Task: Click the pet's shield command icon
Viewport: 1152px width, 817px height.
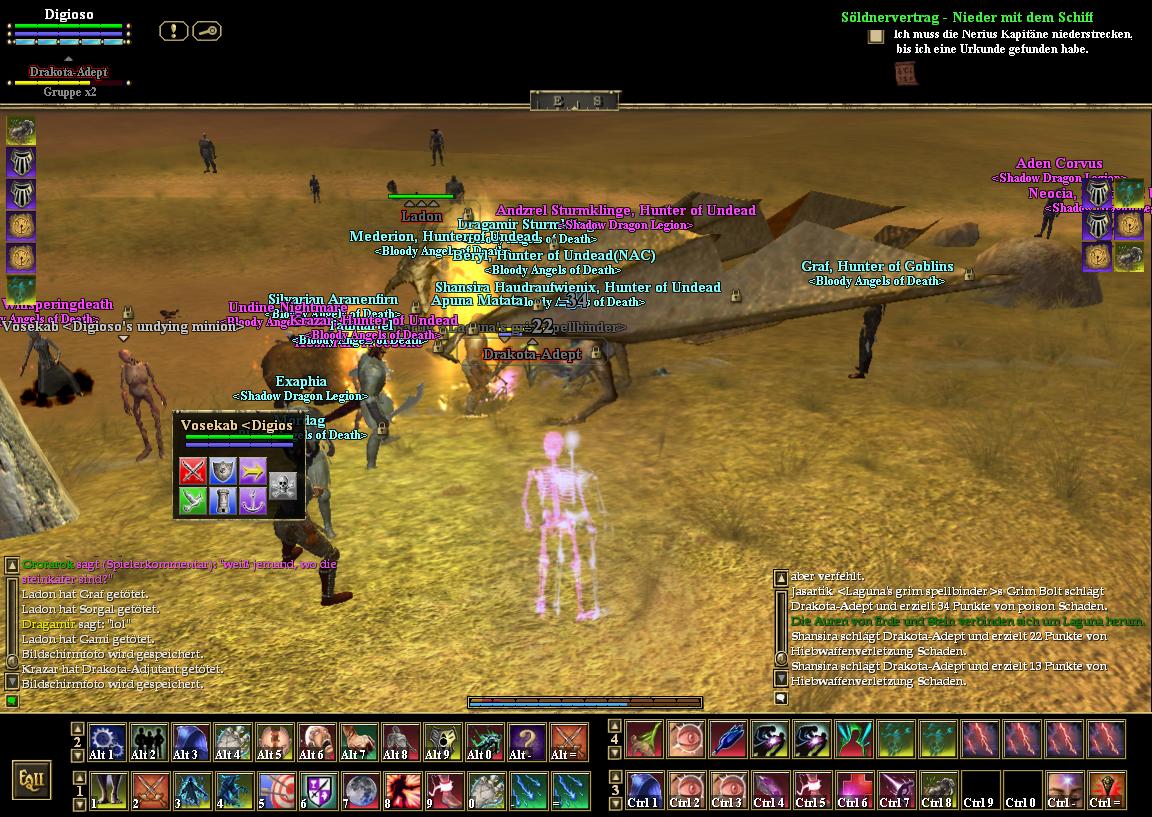Action: (x=222, y=470)
